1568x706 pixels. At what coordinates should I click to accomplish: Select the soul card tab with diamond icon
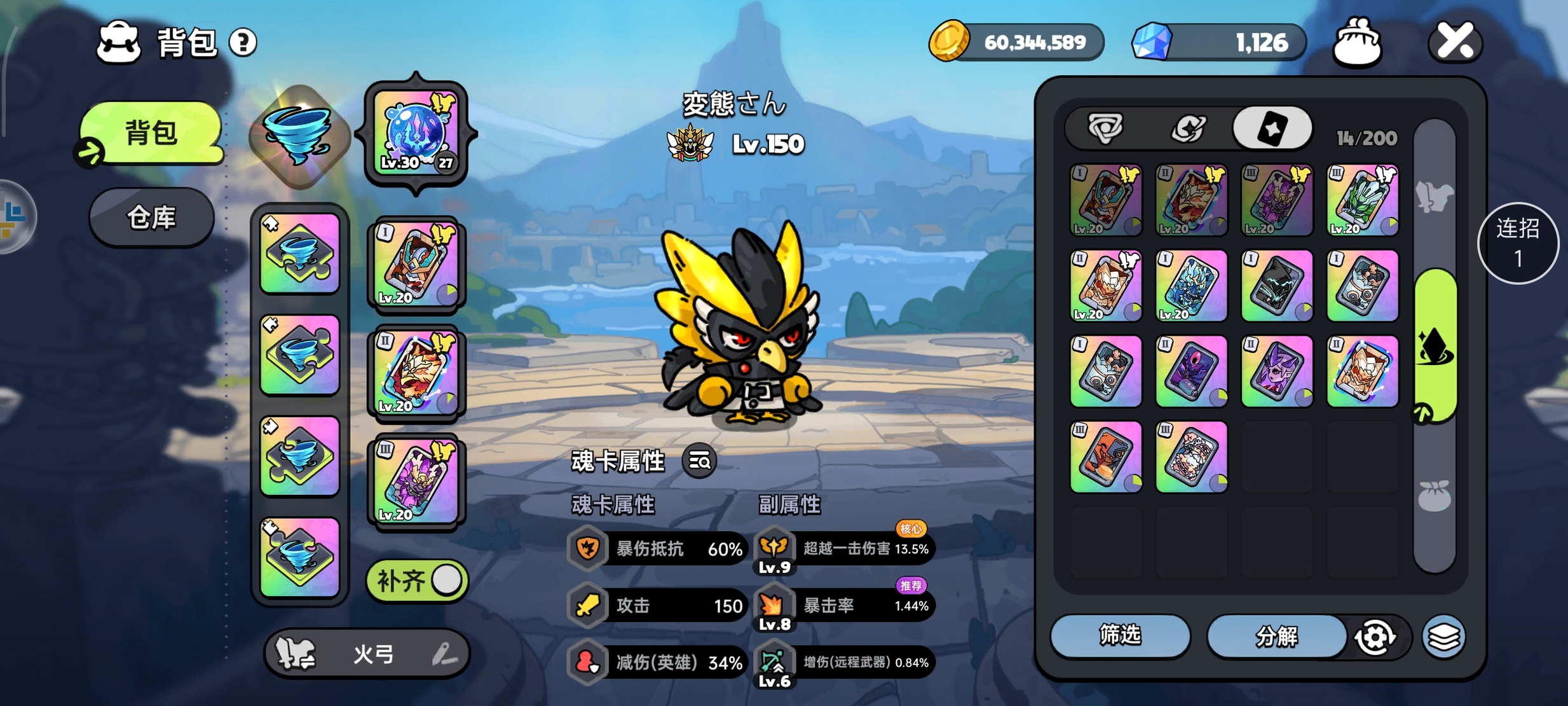tap(1272, 128)
